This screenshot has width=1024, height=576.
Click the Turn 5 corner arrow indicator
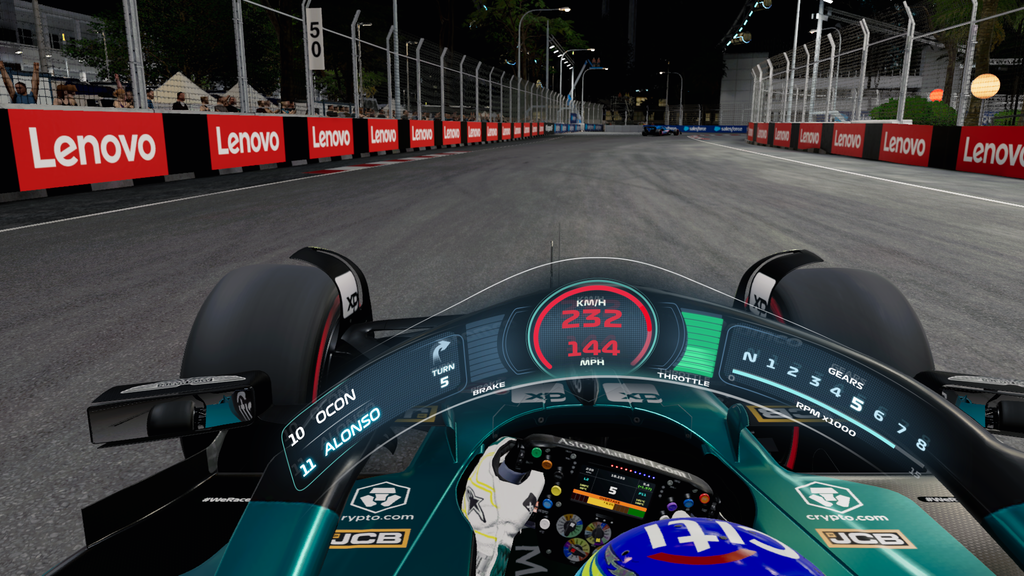click(441, 352)
